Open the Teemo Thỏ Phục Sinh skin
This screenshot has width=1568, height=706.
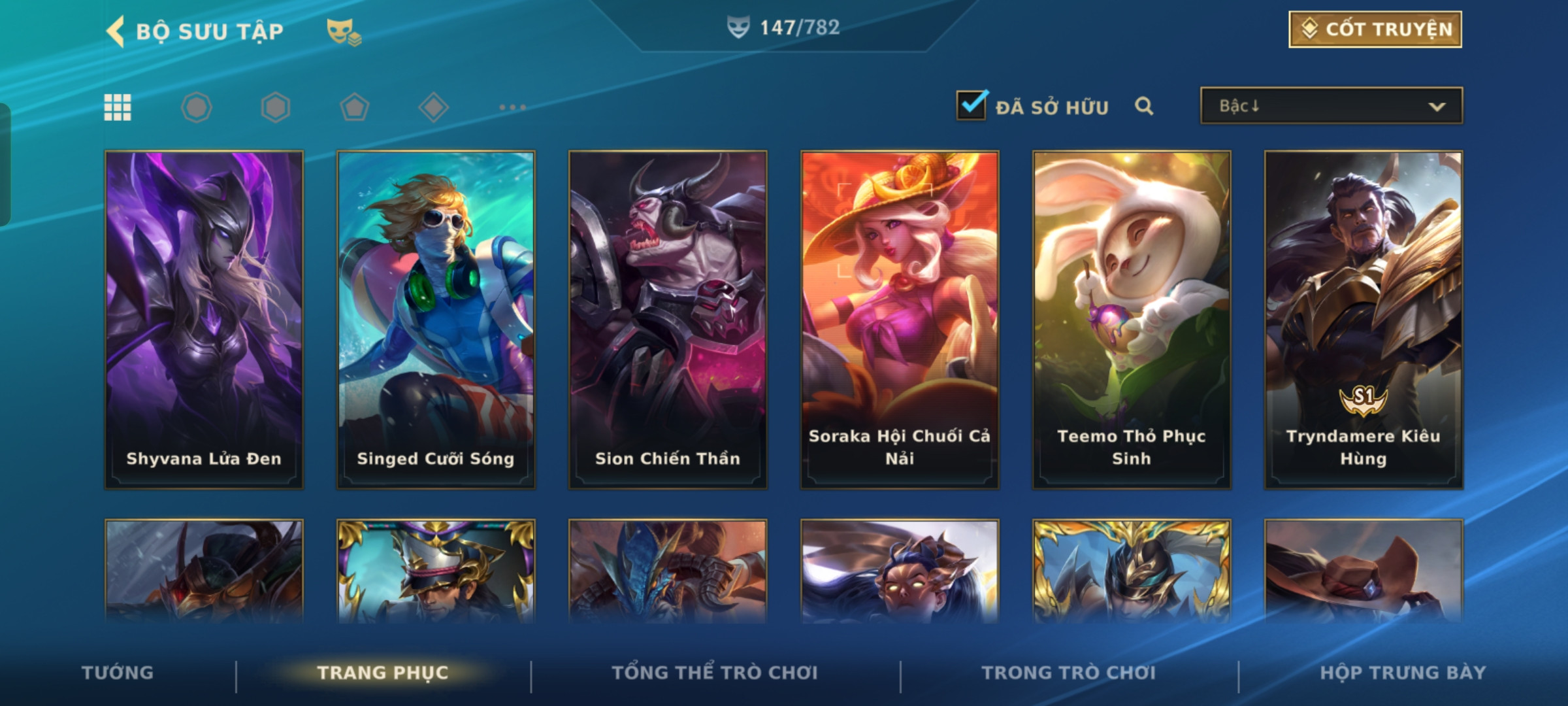point(1132,320)
